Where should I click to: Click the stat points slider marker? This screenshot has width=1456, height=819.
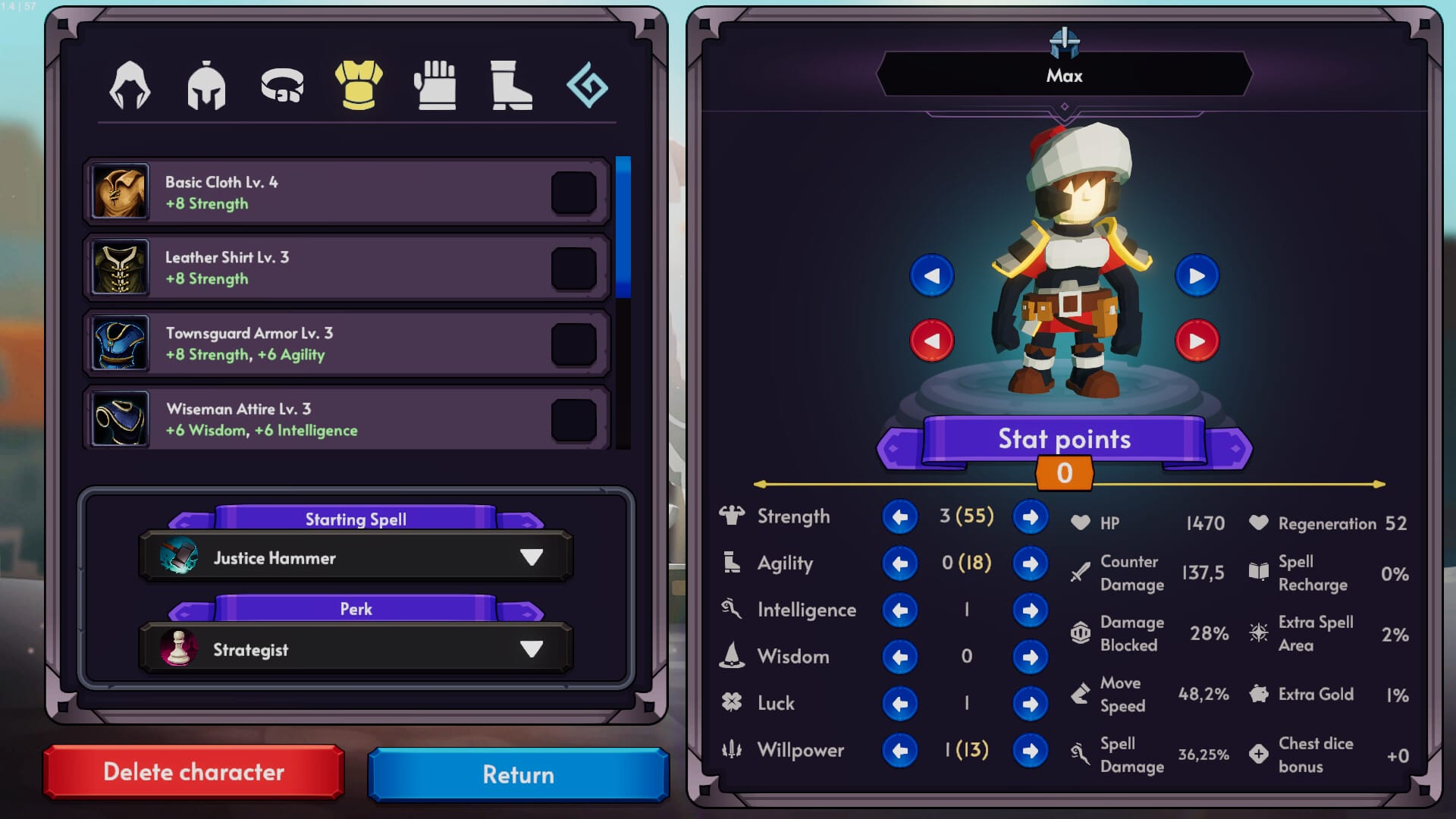1063,475
